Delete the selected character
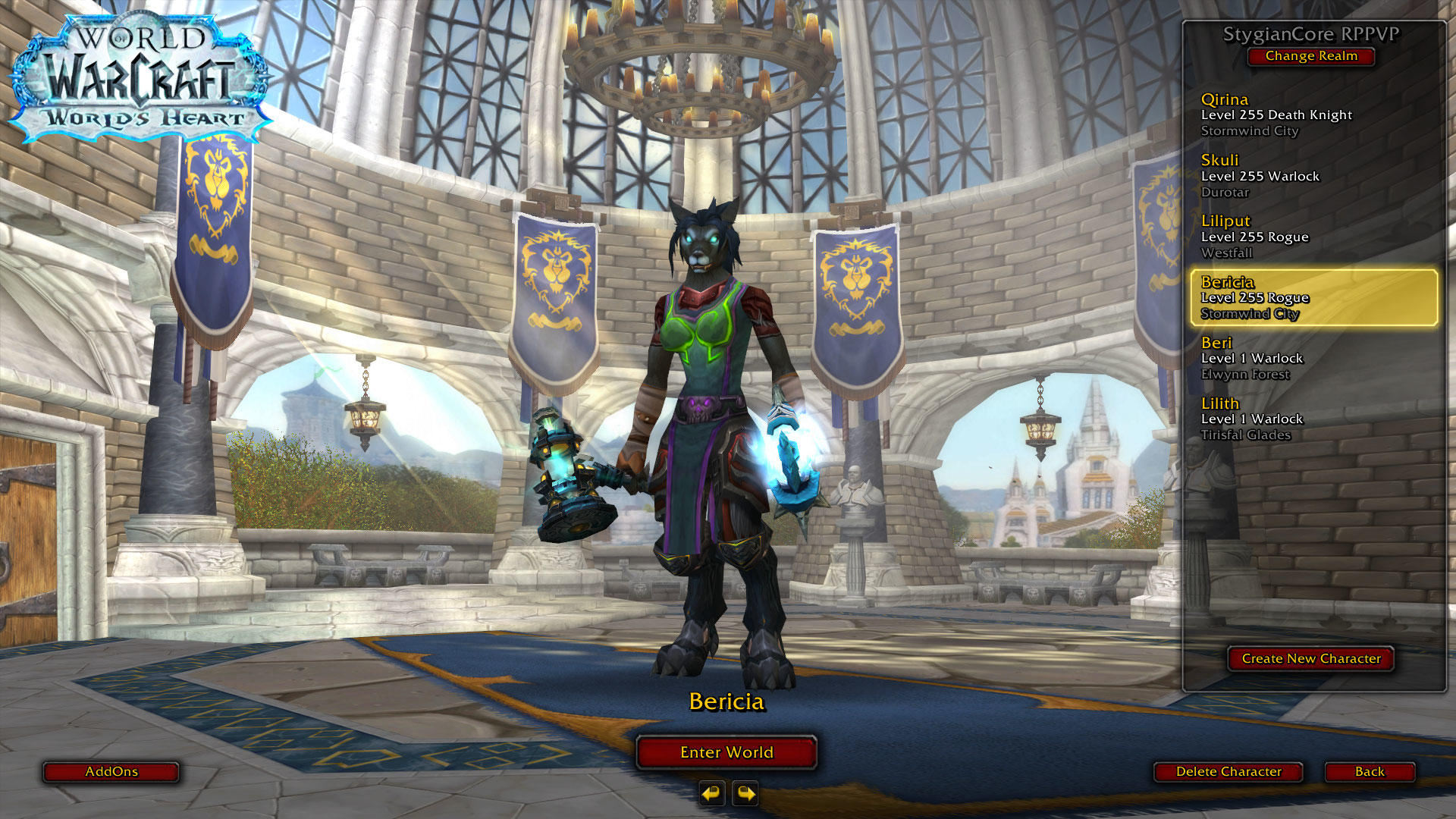This screenshot has width=1456, height=819. click(1228, 772)
